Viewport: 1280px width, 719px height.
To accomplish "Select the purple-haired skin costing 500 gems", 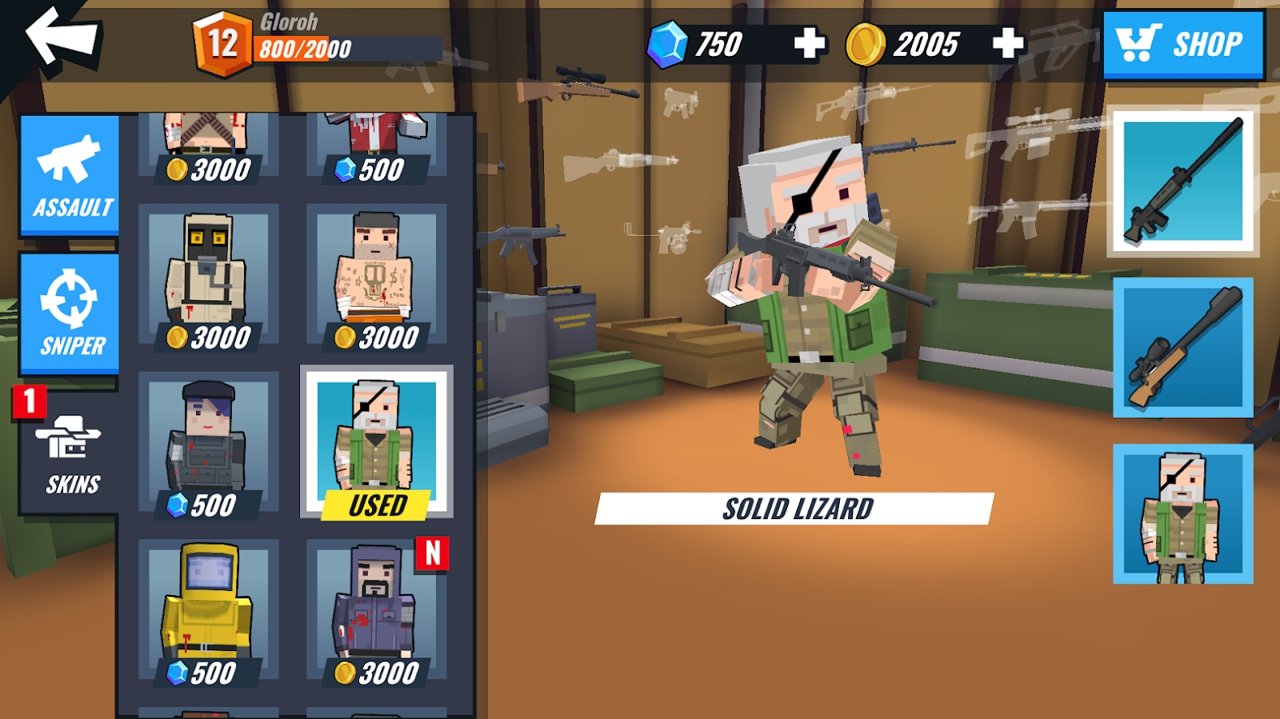I will pyautogui.click(x=208, y=445).
